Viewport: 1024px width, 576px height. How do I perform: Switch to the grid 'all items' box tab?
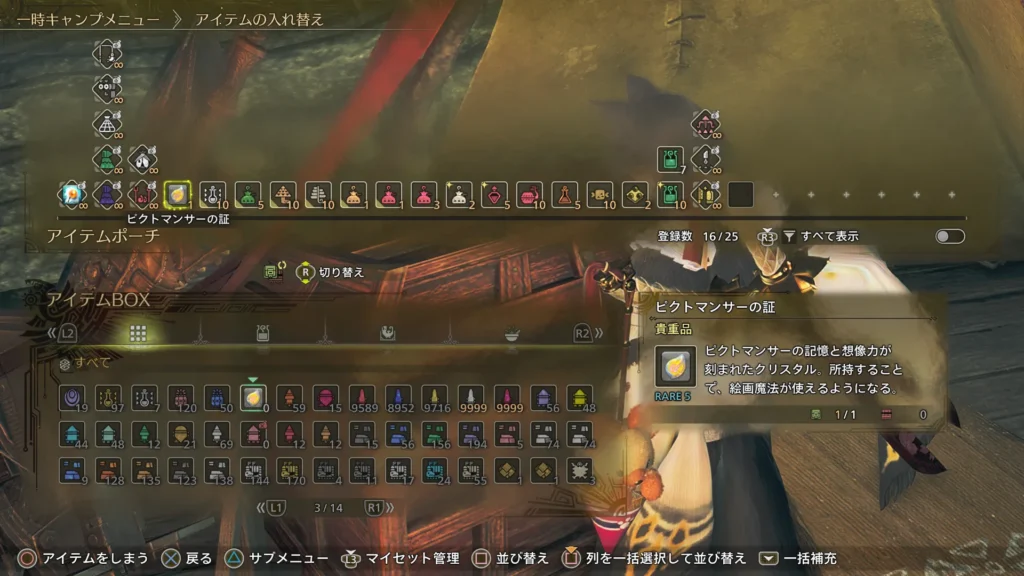[x=139, y=333]
